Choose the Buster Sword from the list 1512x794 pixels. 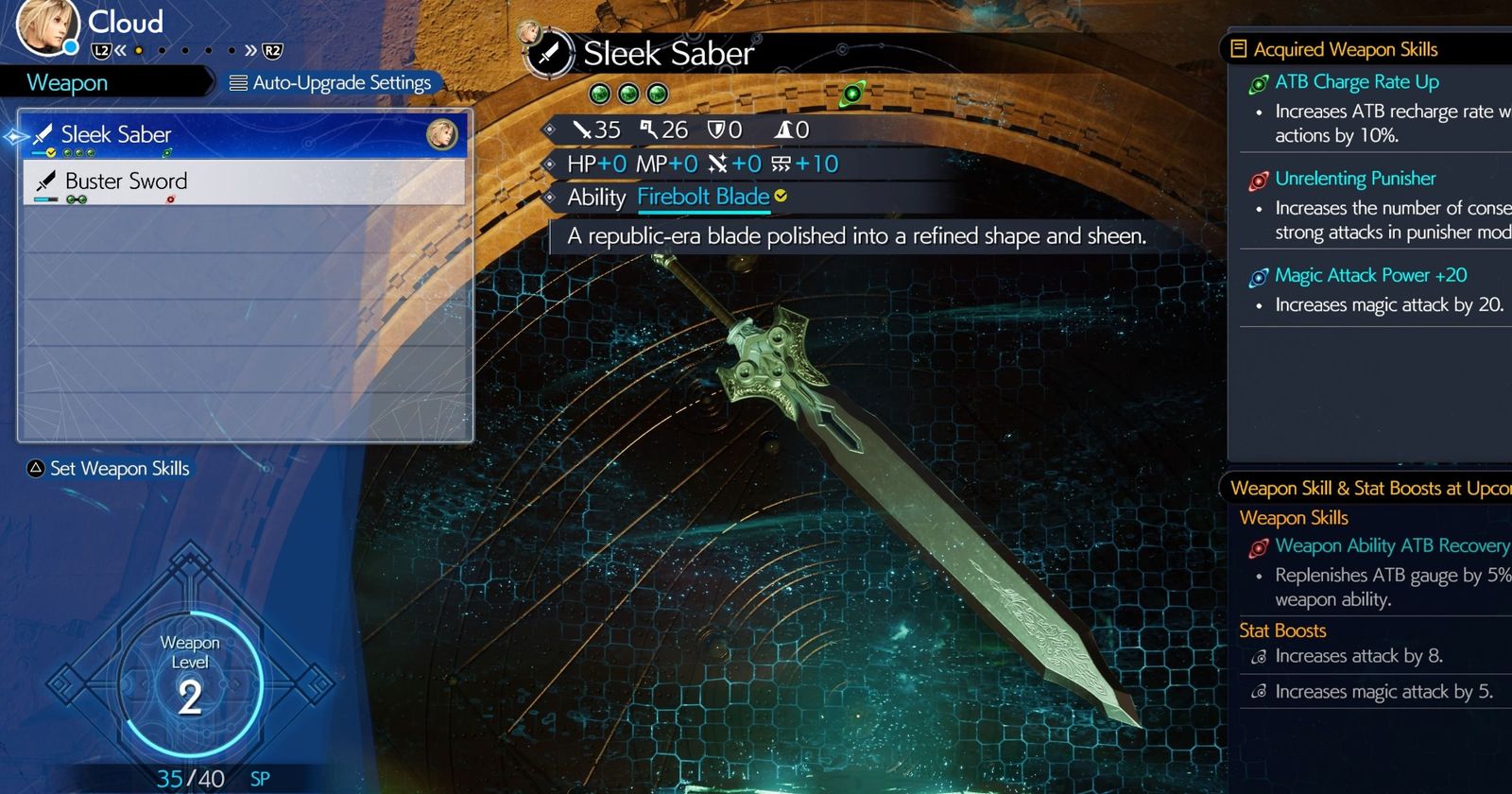(244, 181)
